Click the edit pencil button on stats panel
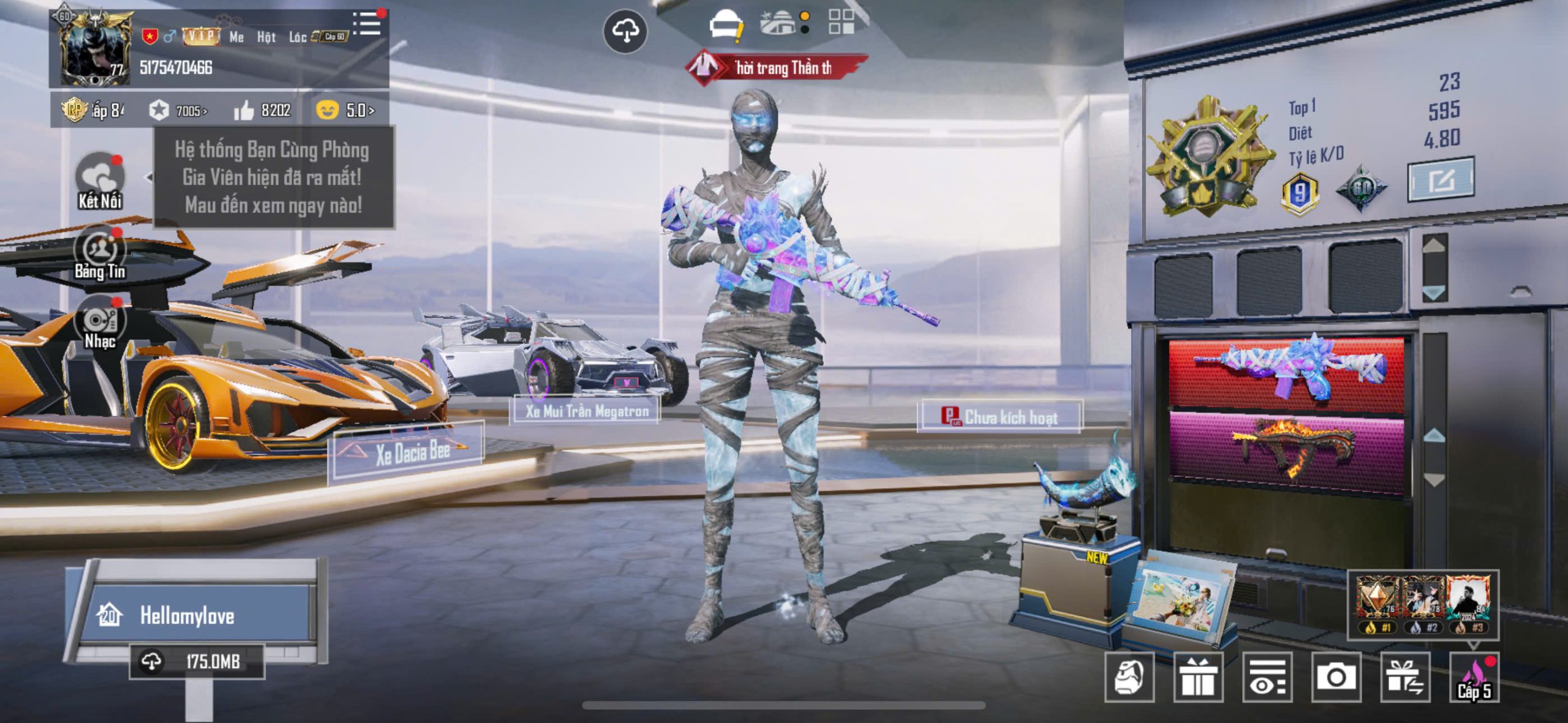The width and height of the screenshot is (1568, 723). [1441, 179]
